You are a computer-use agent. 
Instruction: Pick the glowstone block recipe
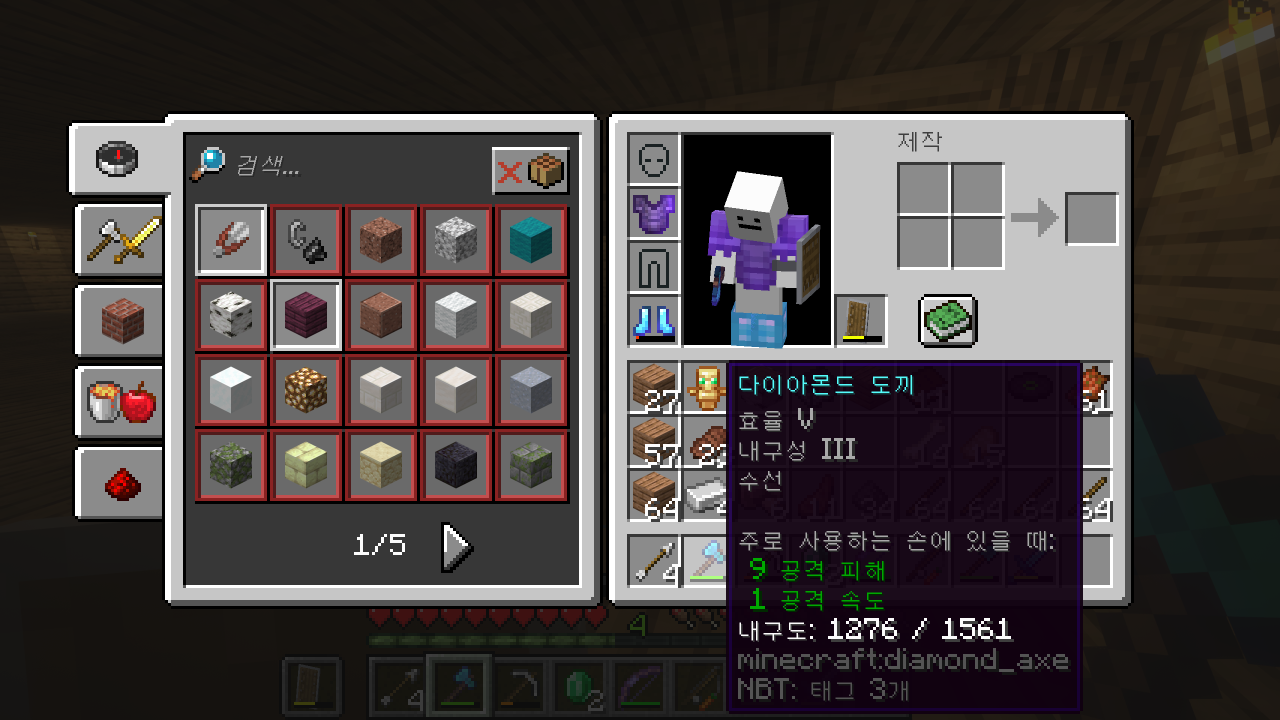[306, 390]
